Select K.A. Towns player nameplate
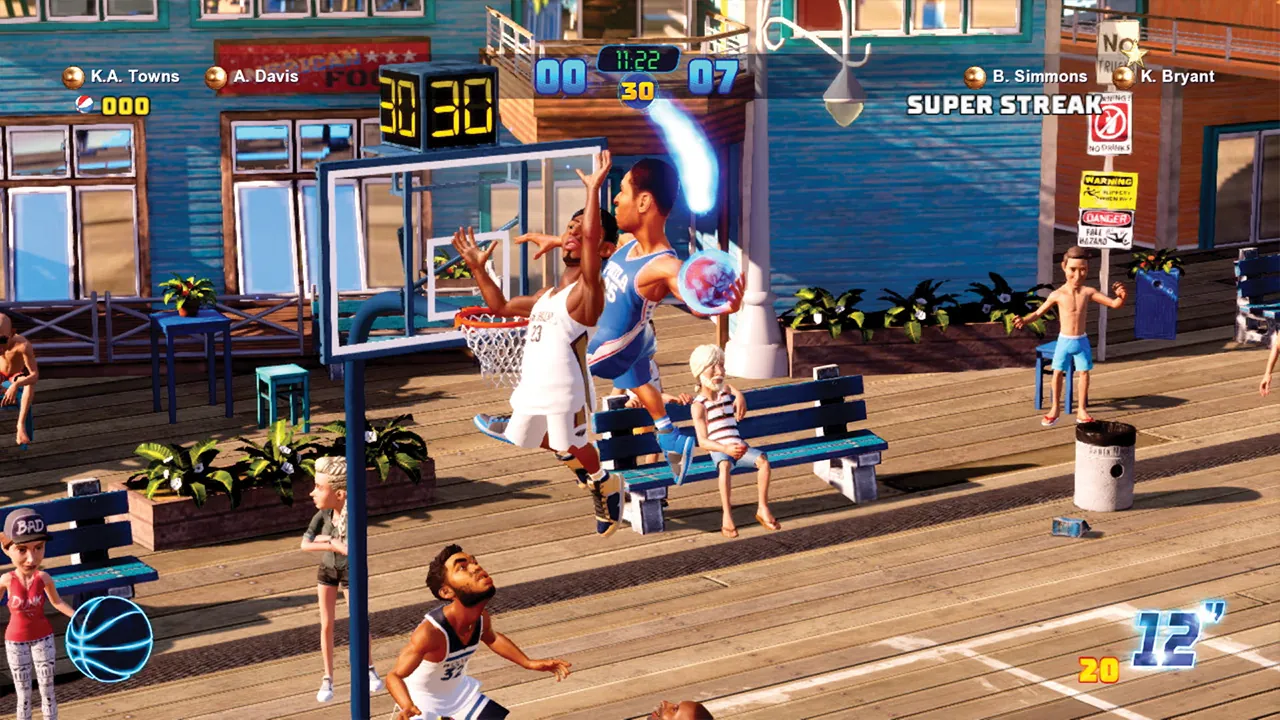 point(133,75)
